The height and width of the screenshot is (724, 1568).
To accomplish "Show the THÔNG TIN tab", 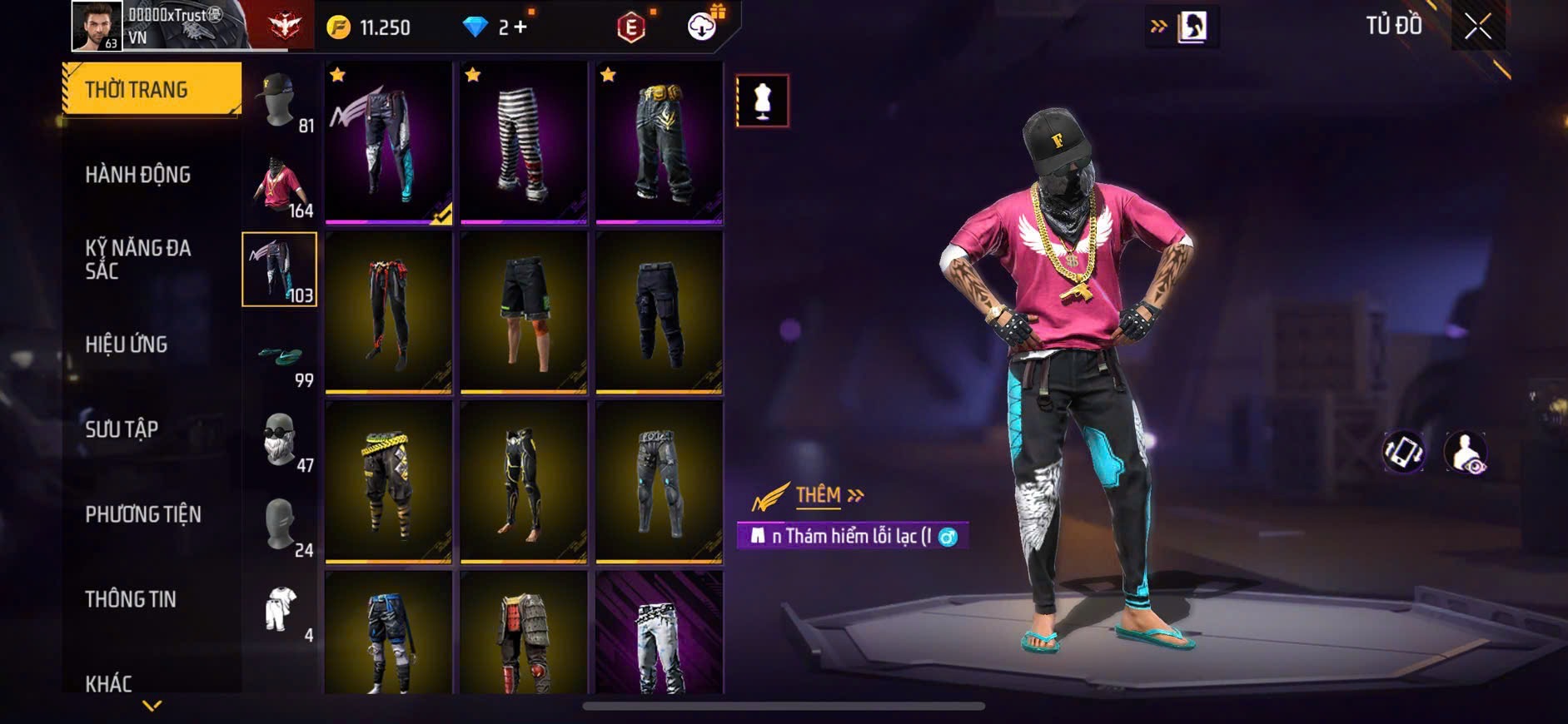I will click(131, 599).
